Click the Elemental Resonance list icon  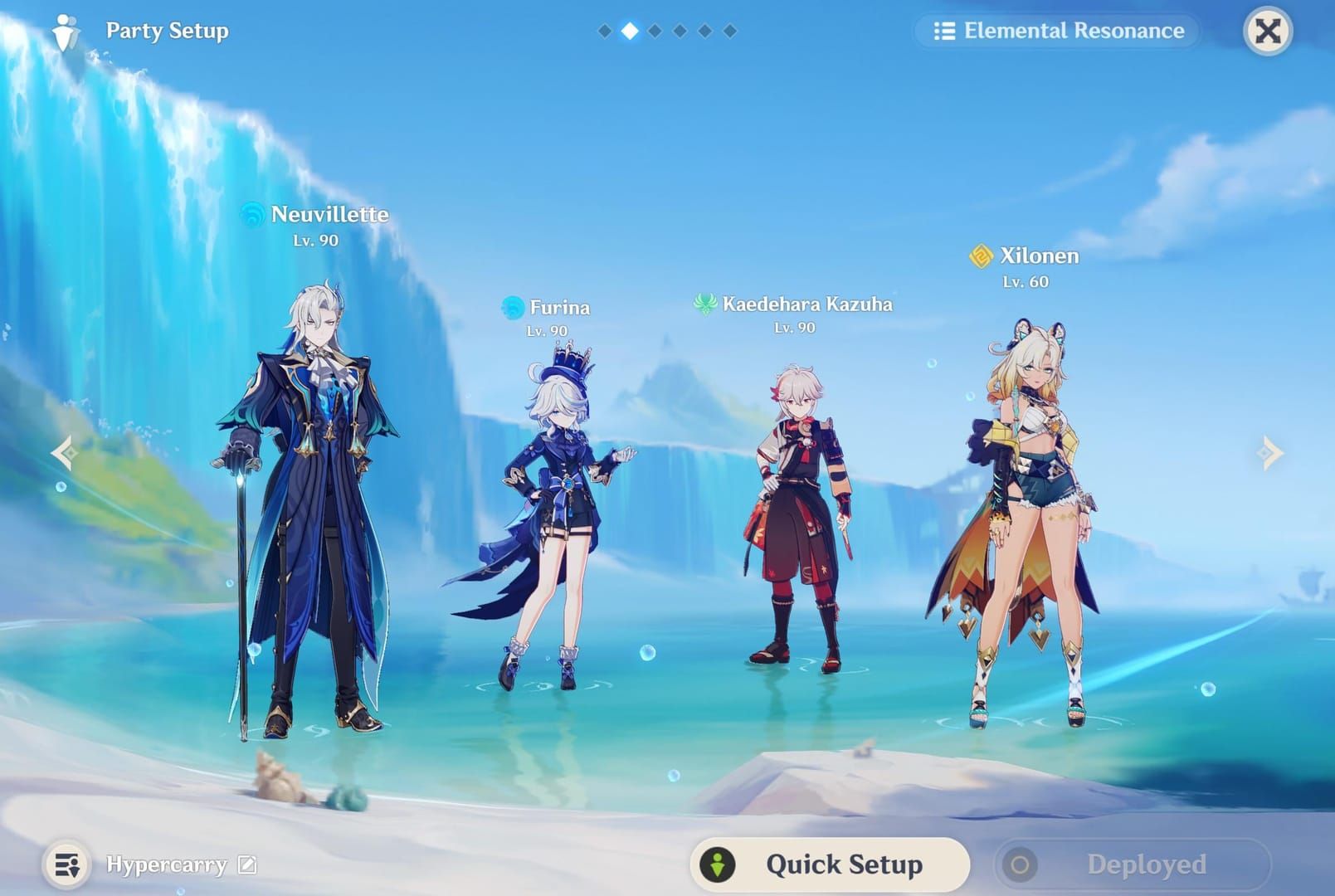(946, 32)
